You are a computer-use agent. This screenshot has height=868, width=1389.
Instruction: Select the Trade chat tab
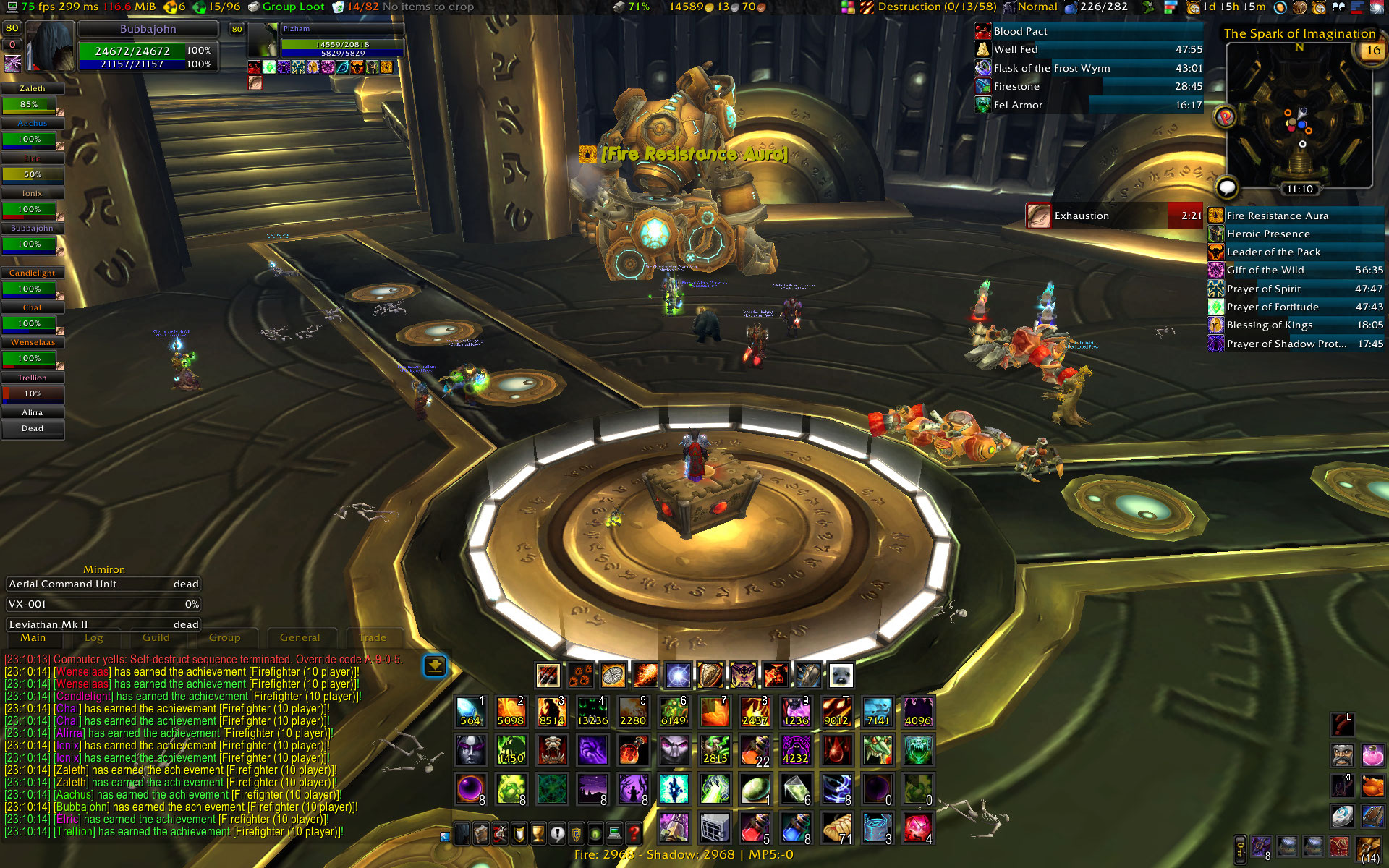[373, 638]
